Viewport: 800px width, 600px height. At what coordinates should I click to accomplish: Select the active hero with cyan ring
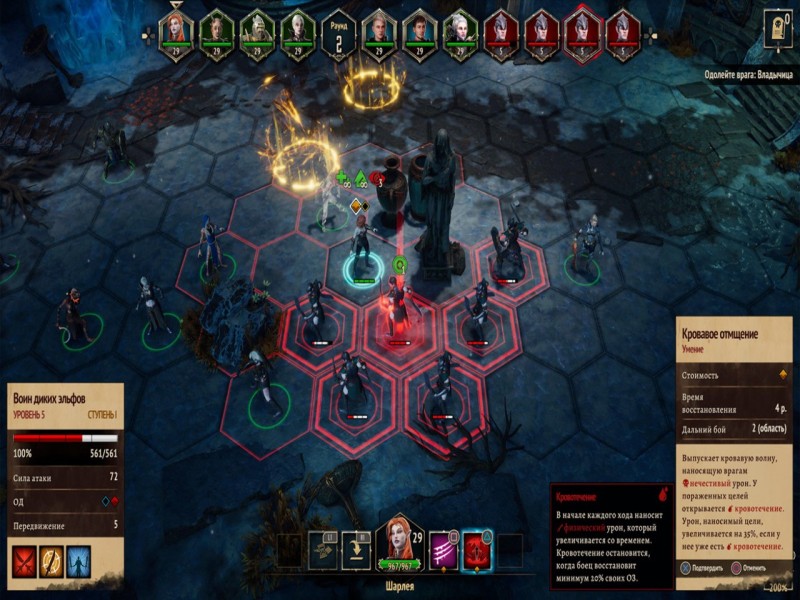(362, 250)
